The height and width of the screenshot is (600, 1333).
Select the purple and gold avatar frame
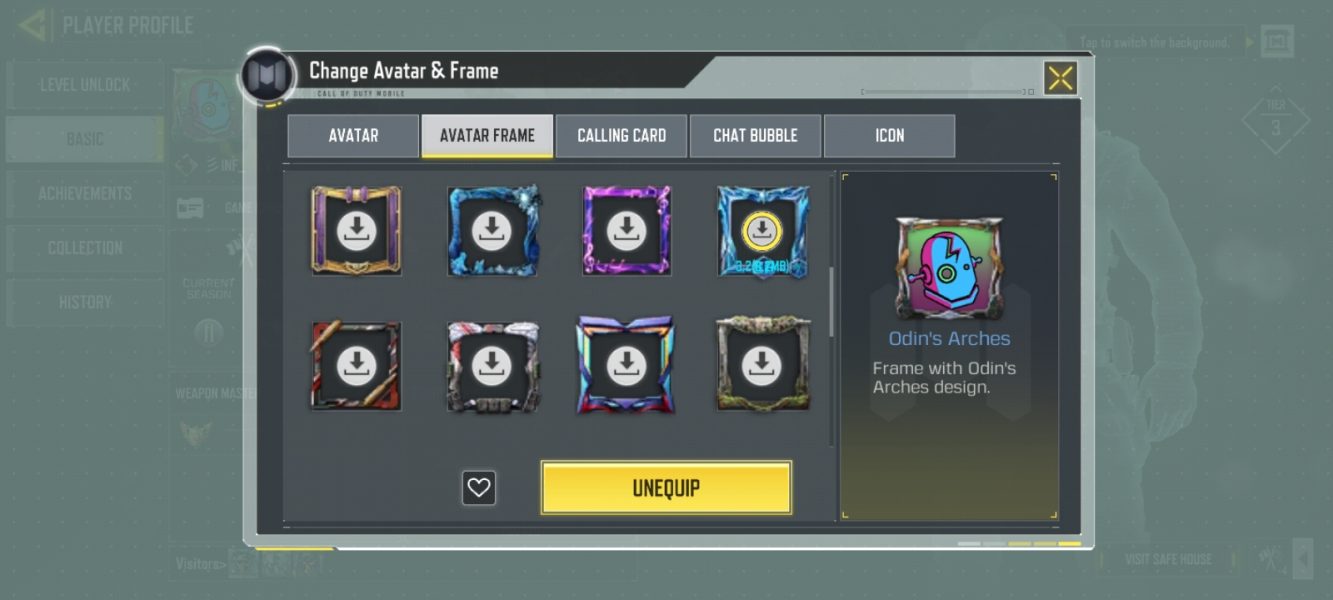356,231
